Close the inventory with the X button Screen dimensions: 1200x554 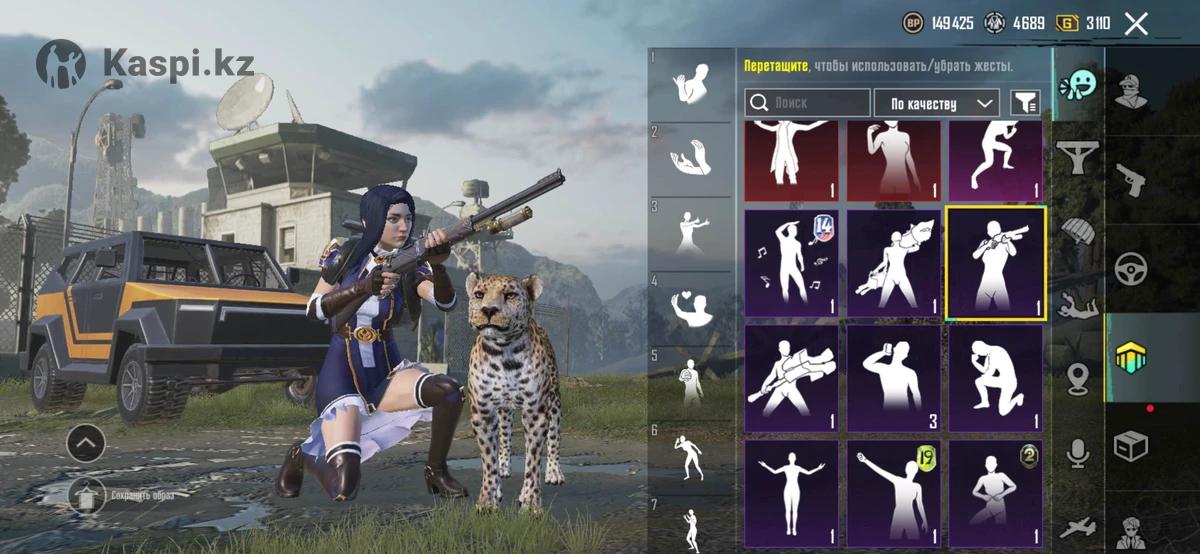(x=1136, y=24)
